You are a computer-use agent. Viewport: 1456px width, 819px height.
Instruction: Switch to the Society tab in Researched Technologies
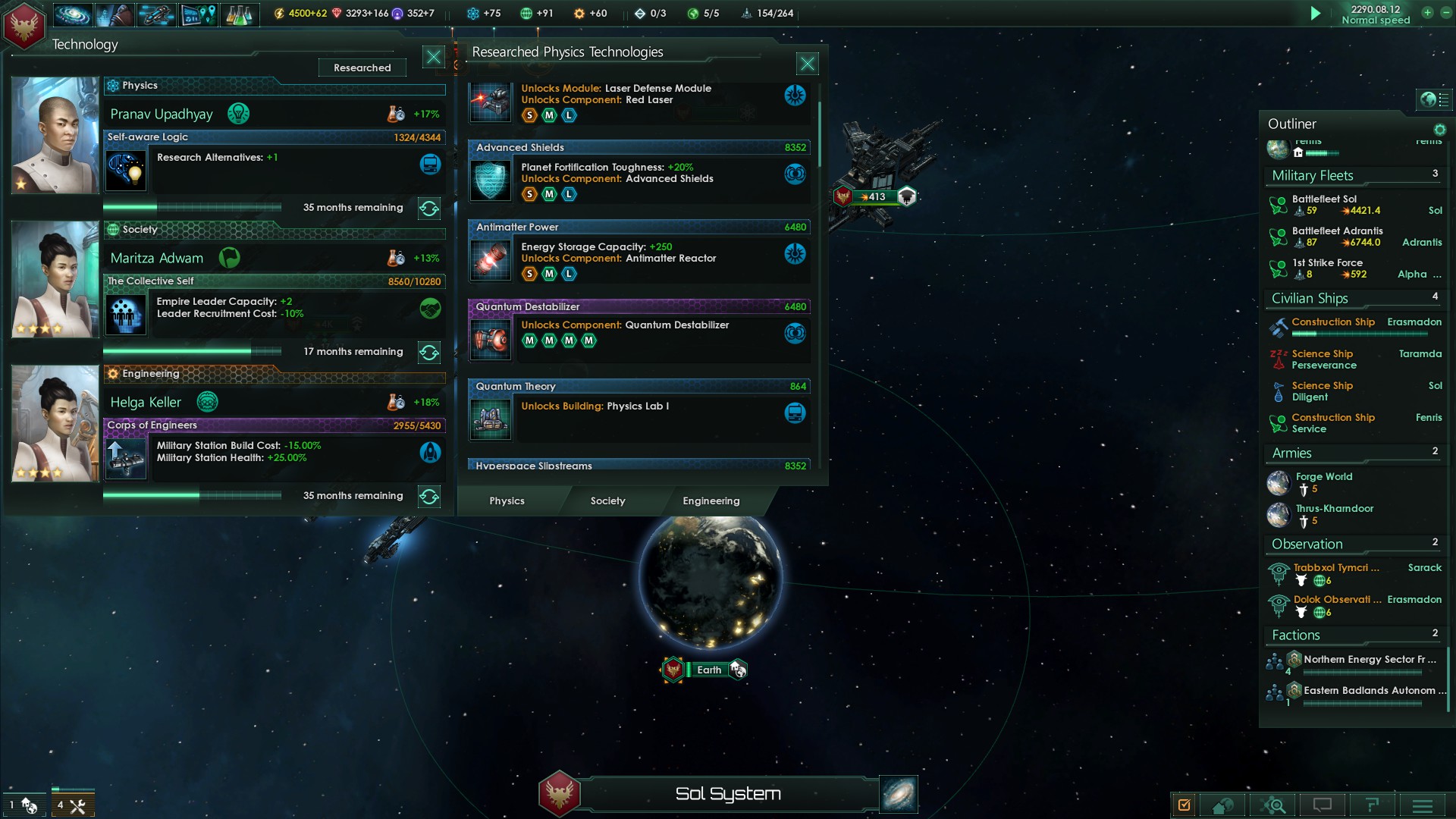click(x=607, y=500)
